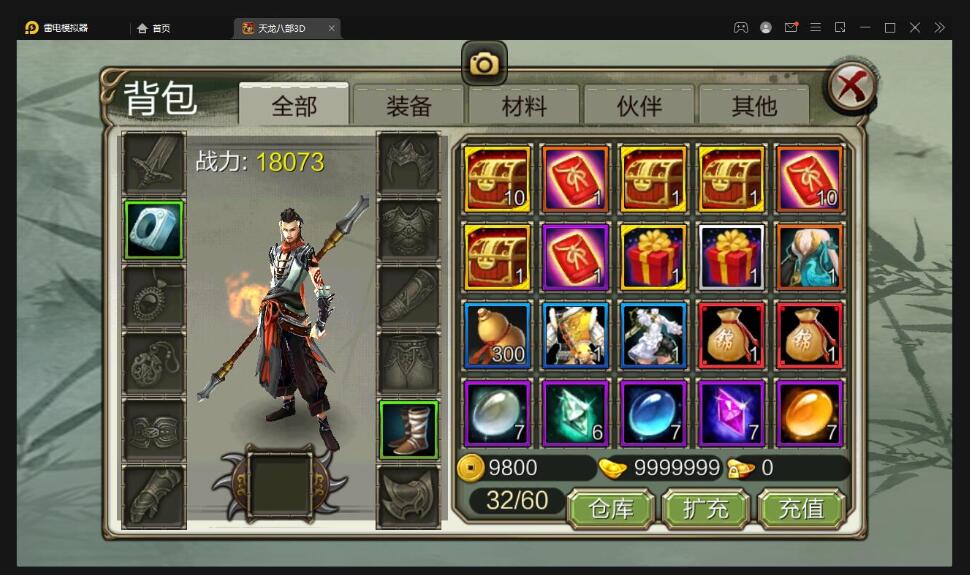Choose the red envelope stack of 10
The width and height of the screenshot is (970, 575).
point(809,179)
